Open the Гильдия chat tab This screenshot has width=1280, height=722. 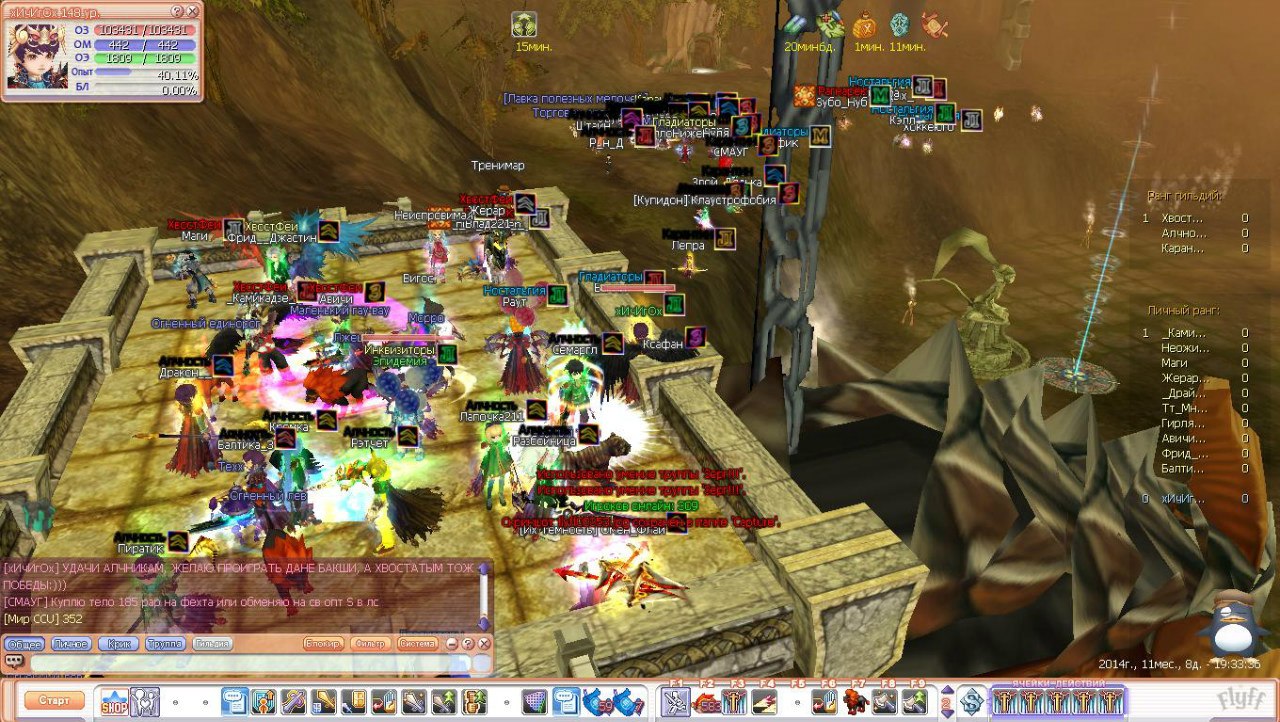211,644
